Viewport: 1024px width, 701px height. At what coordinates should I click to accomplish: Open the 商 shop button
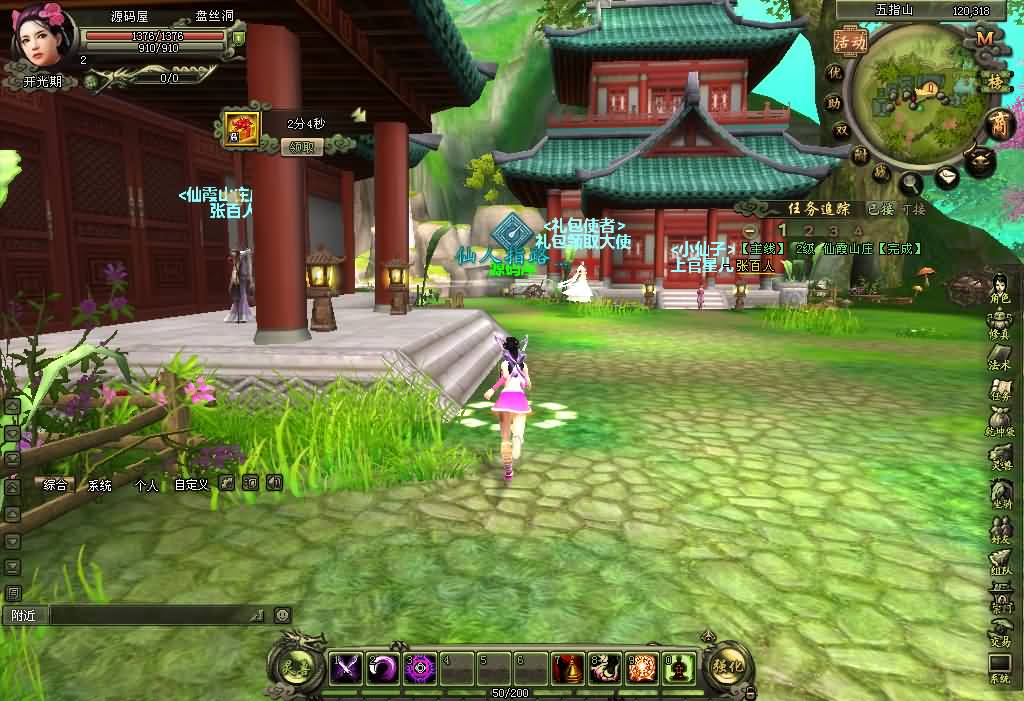[998, 125]
